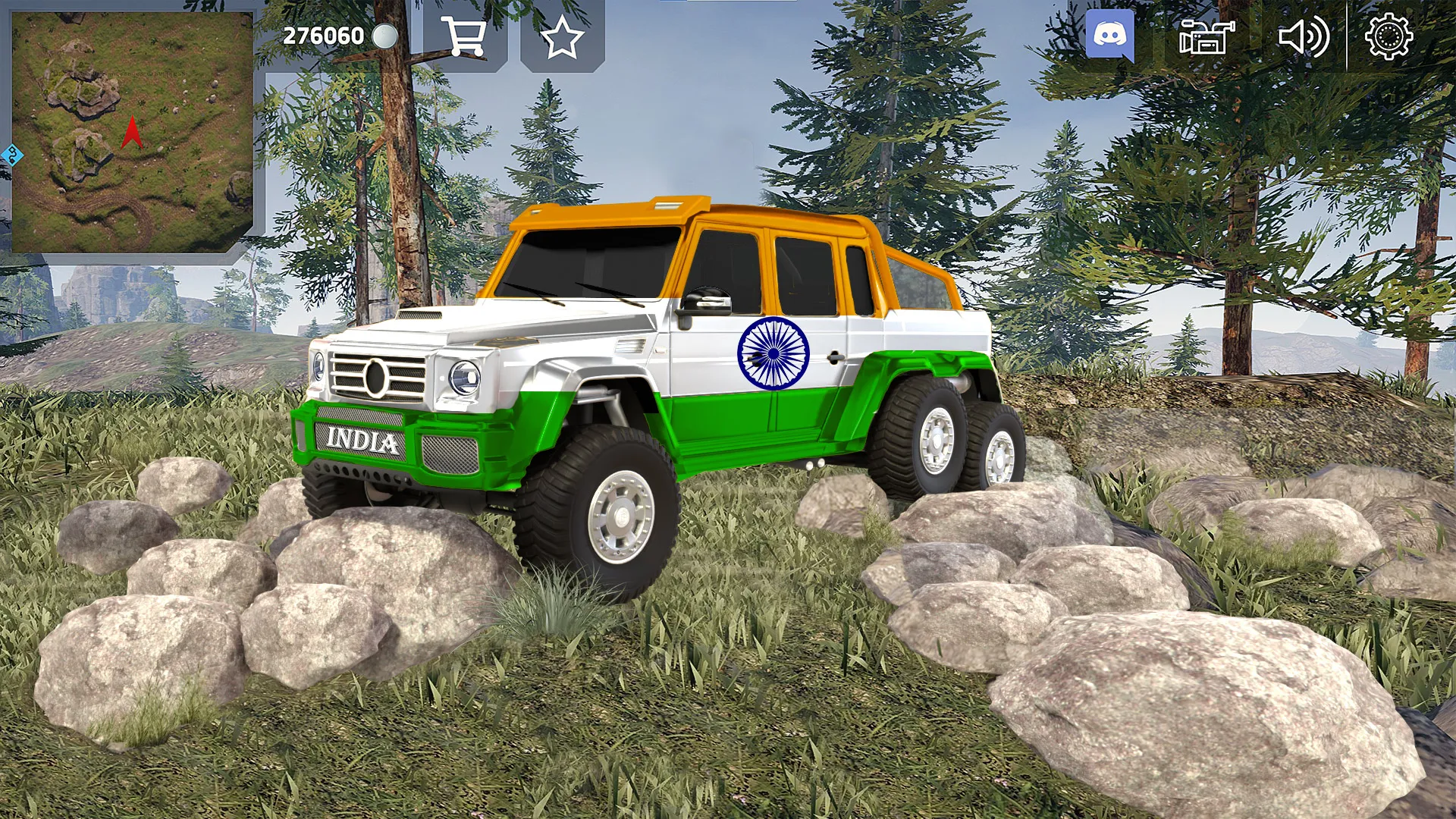Toggle the sound speaker icon

tap(1303, 36)
